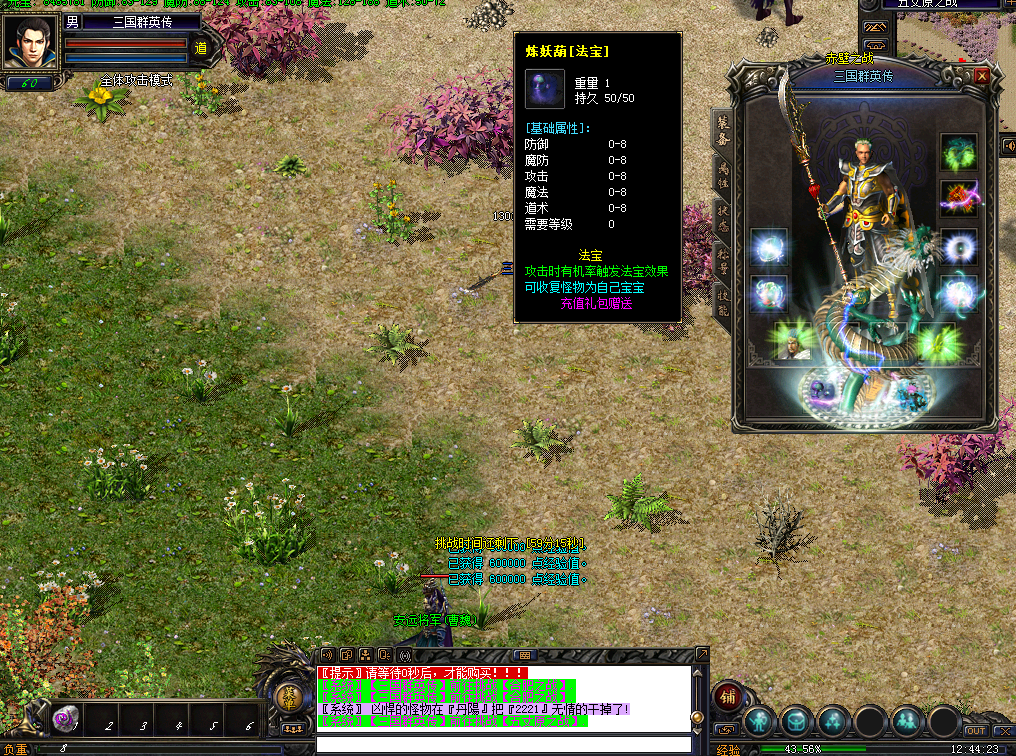Open the bag inventory icon
This screenshot has width=1016, height=756.
pyautogui.click(x=797, y=721)
